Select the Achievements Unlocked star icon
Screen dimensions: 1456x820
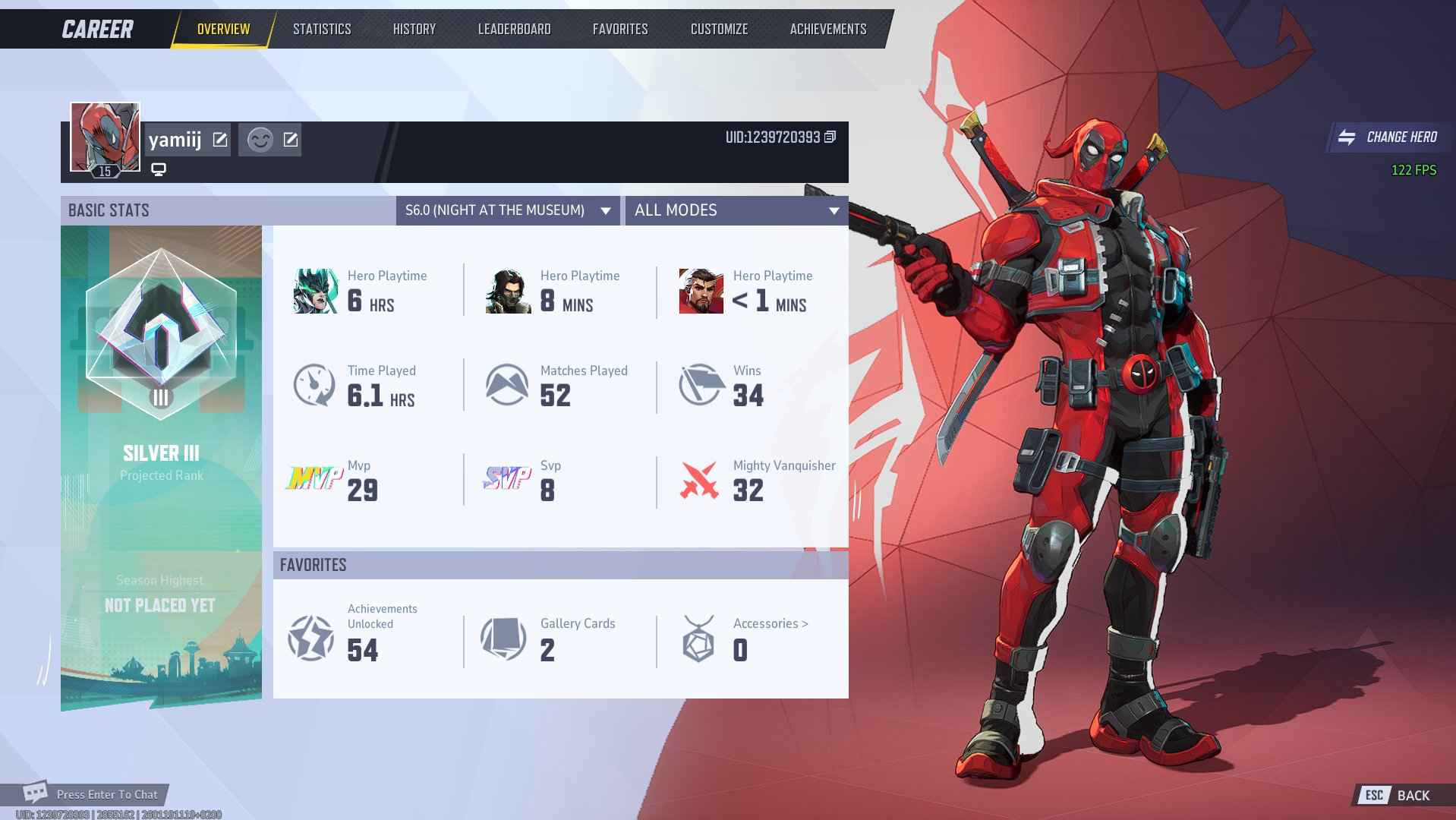312,638
